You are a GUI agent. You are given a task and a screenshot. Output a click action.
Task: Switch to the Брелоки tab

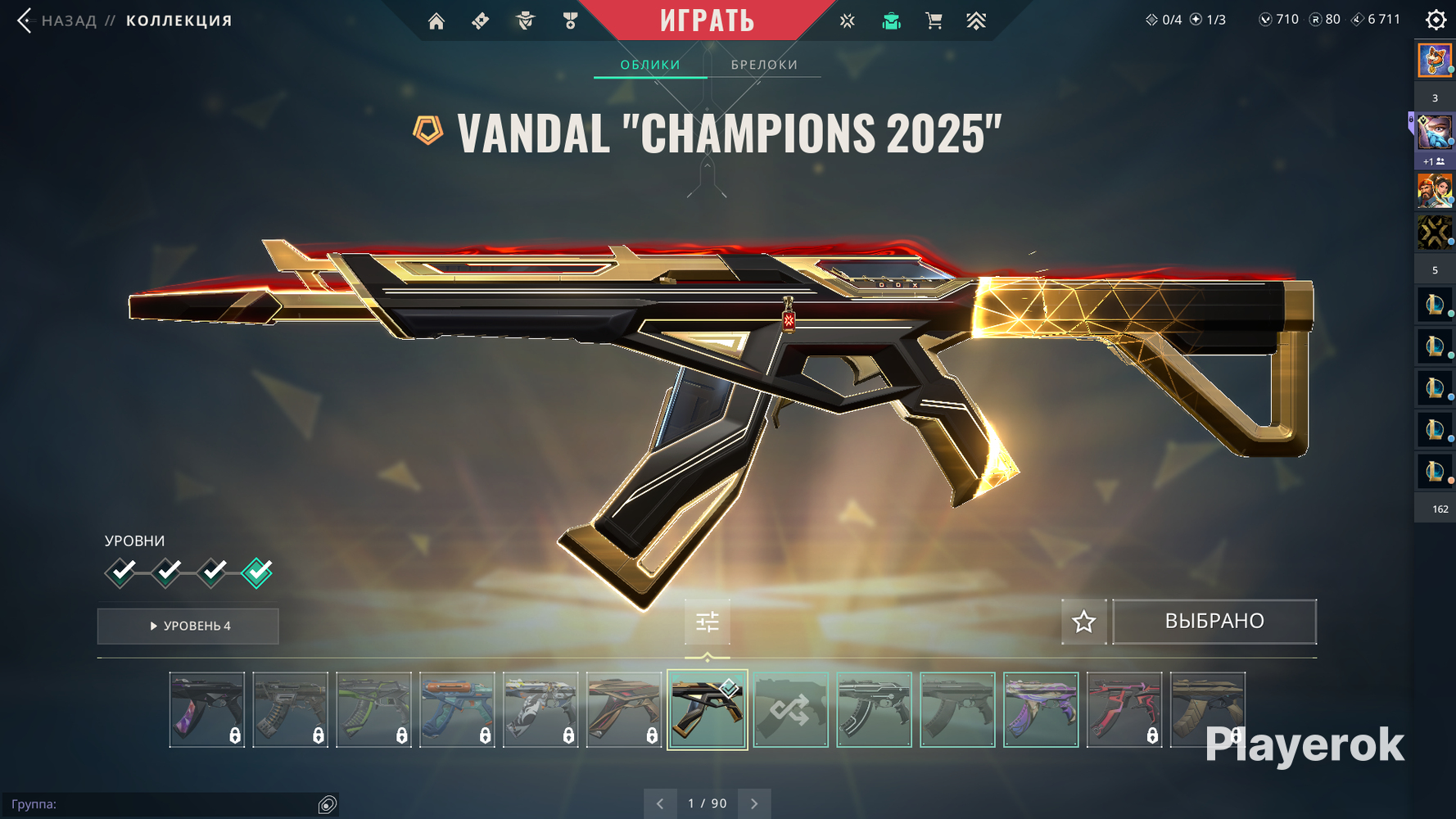point(764,65)
